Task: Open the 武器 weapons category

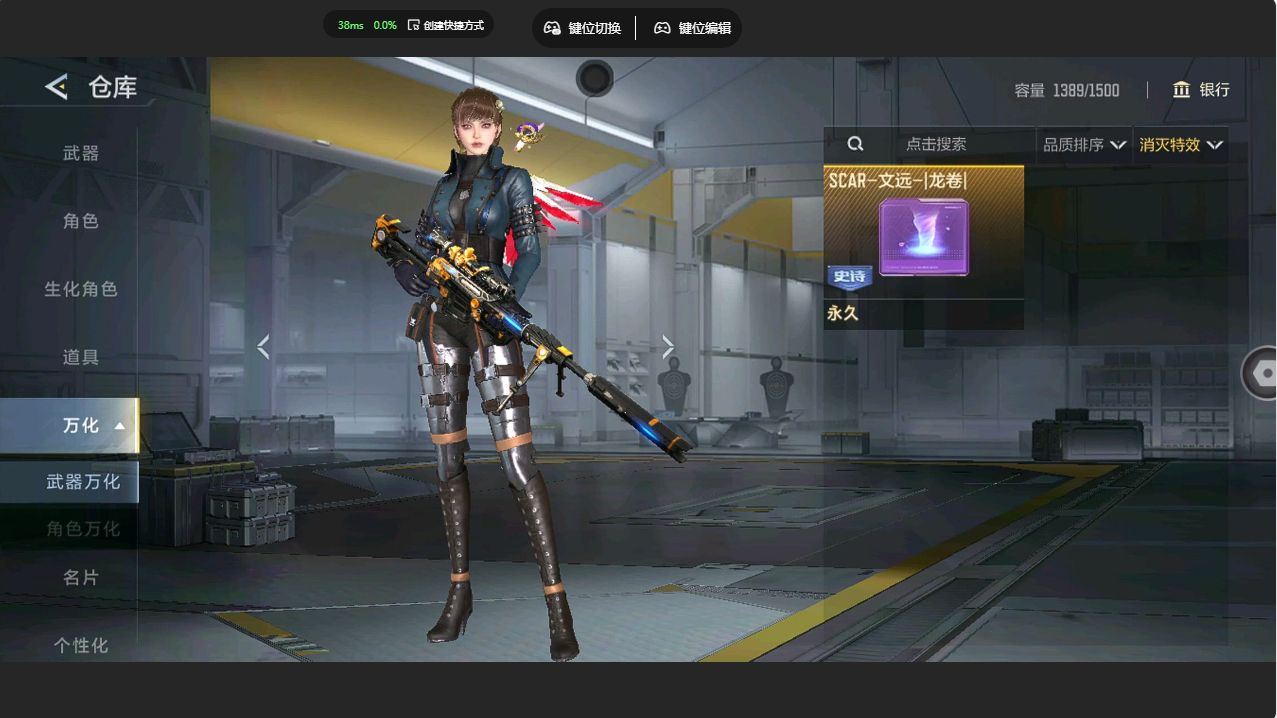Action: (81, 153)
